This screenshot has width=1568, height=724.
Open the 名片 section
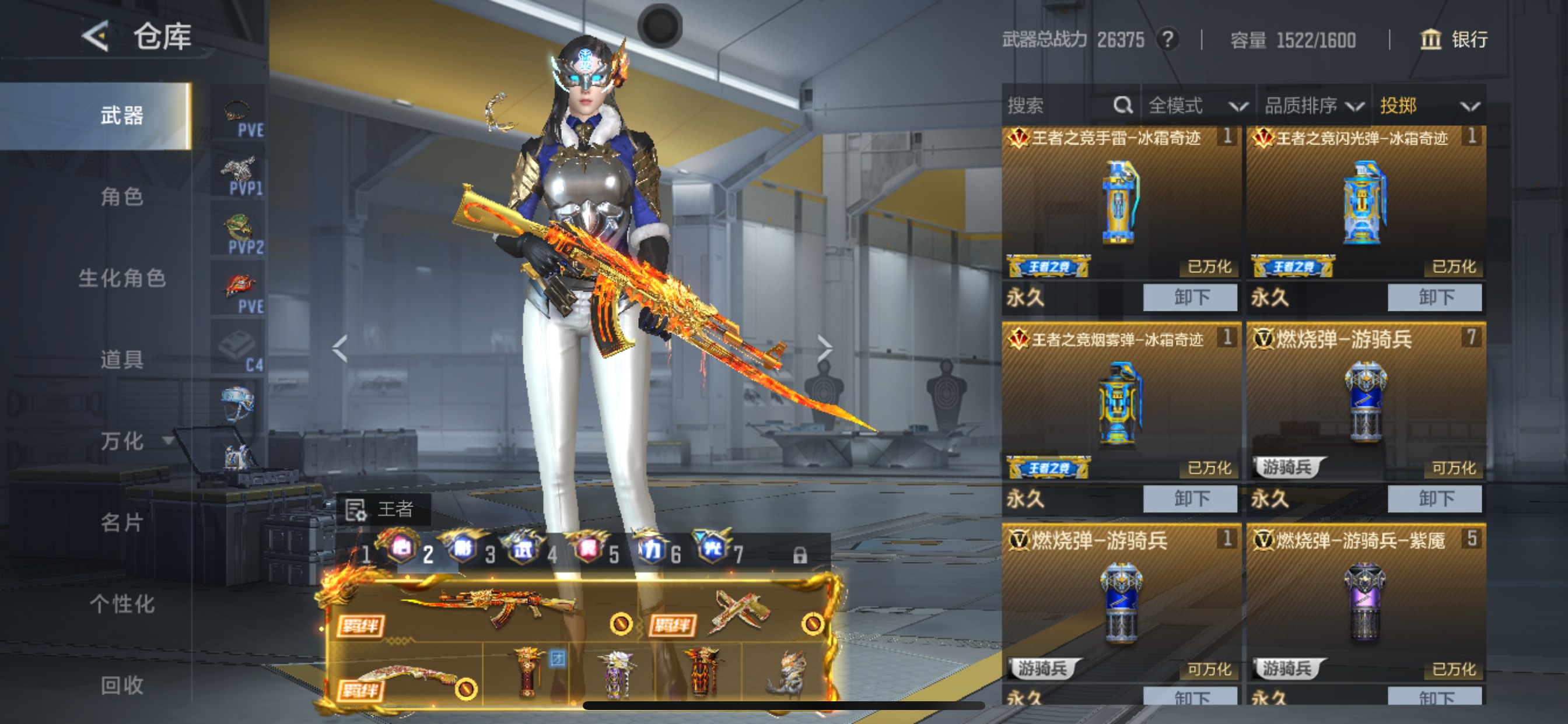pyautogui.click(x=122, y=523)
